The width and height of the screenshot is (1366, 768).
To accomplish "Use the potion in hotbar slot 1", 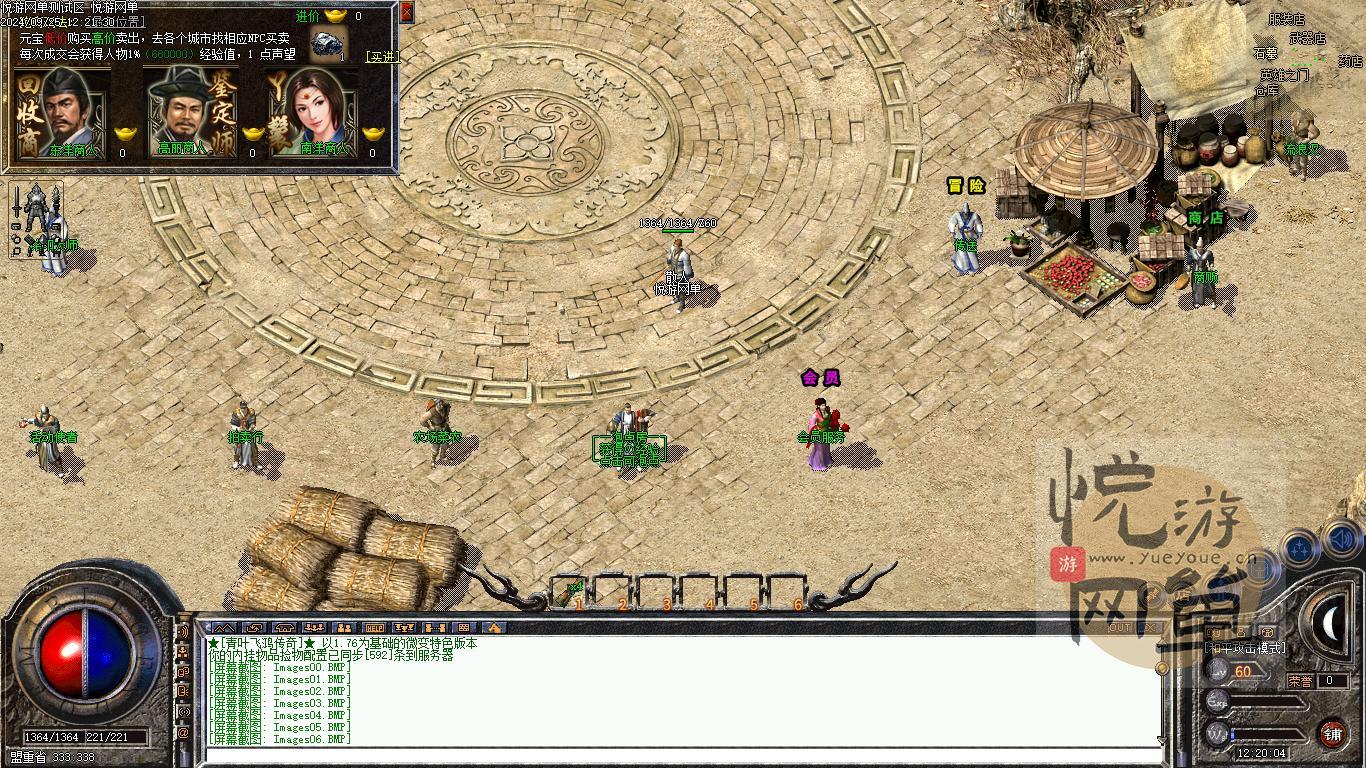I will click(x=574, y=591).
